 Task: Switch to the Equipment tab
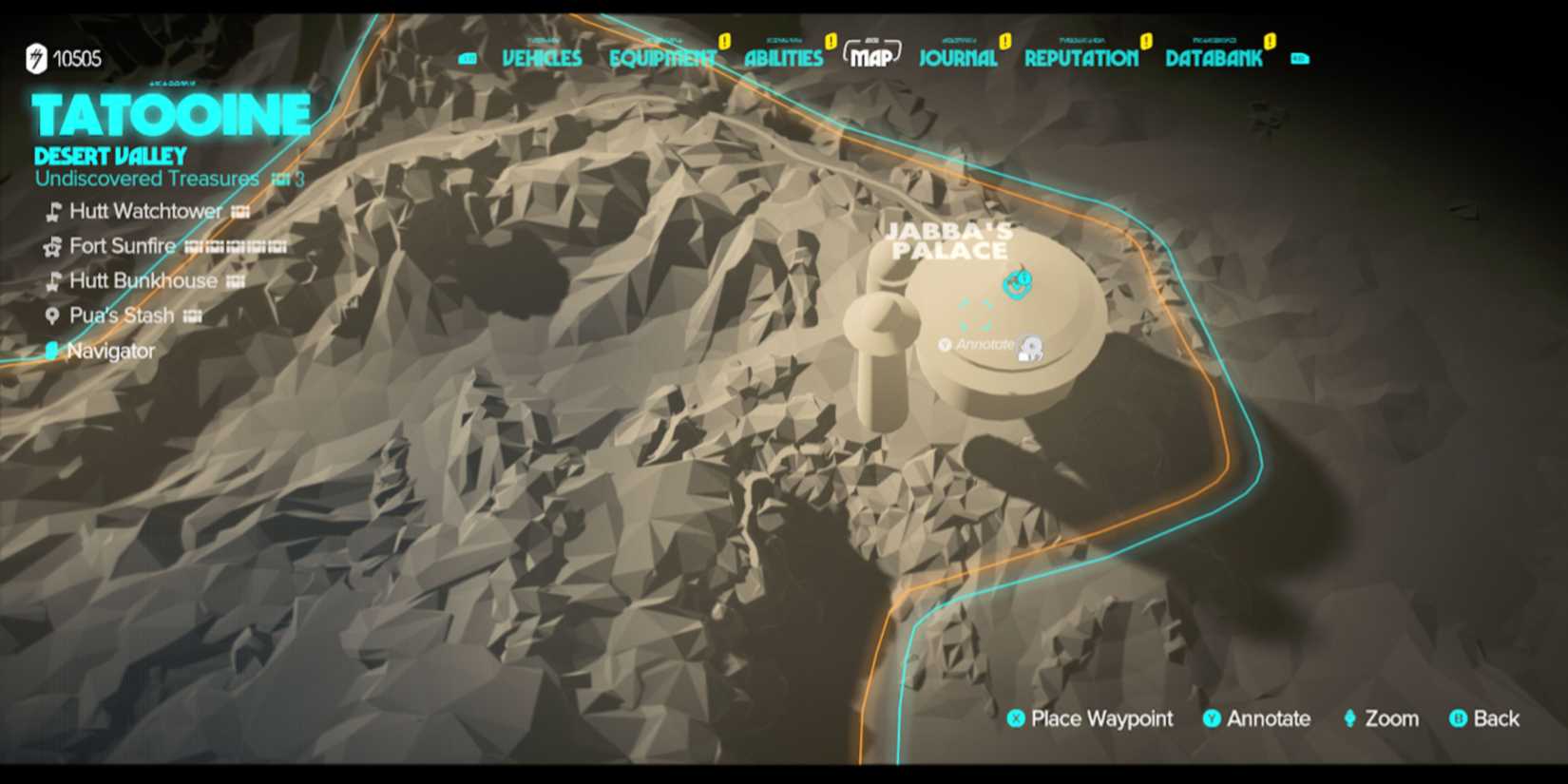[x=662, y=57]
